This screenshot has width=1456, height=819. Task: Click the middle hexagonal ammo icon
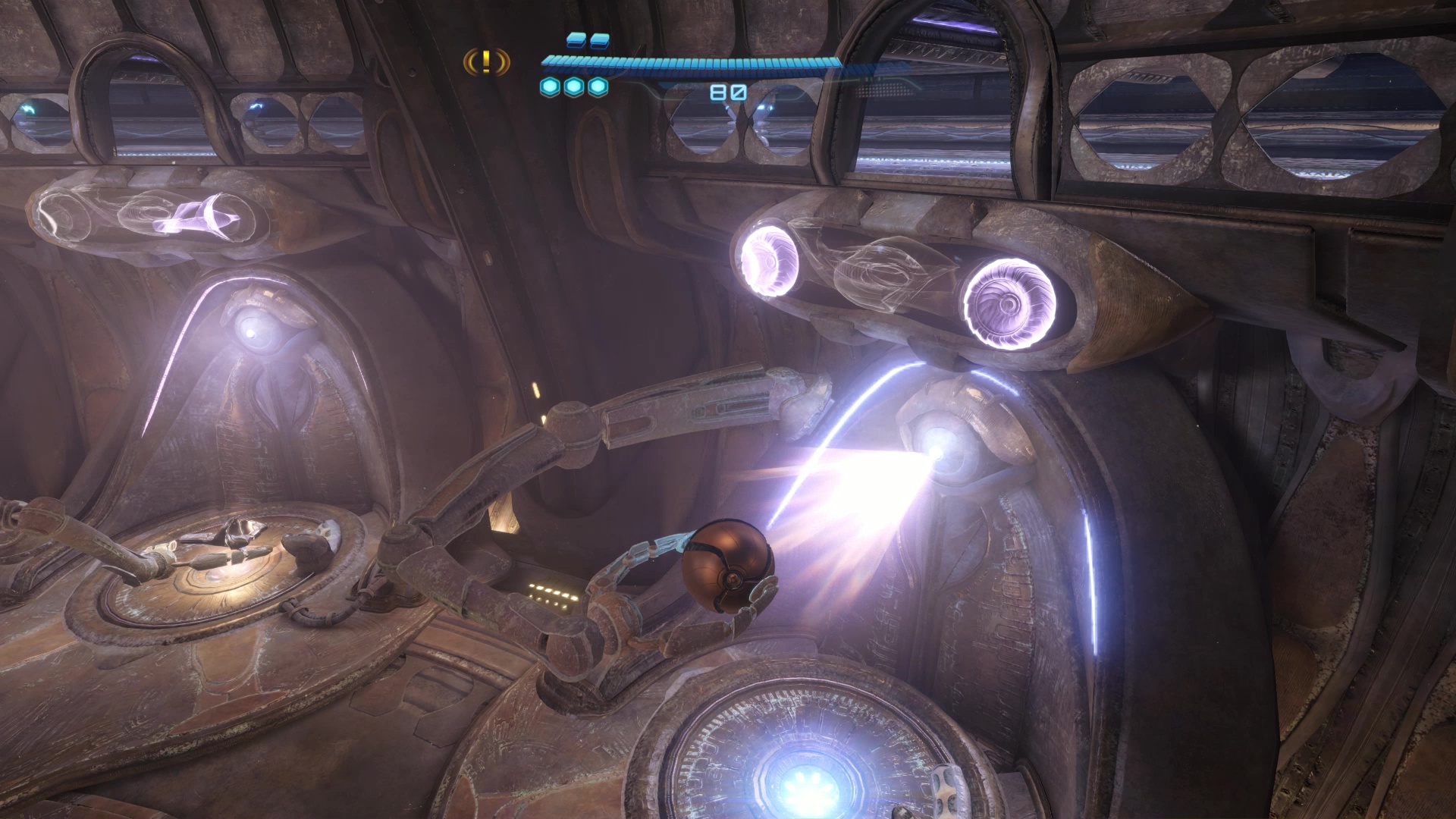click(574, 87)
